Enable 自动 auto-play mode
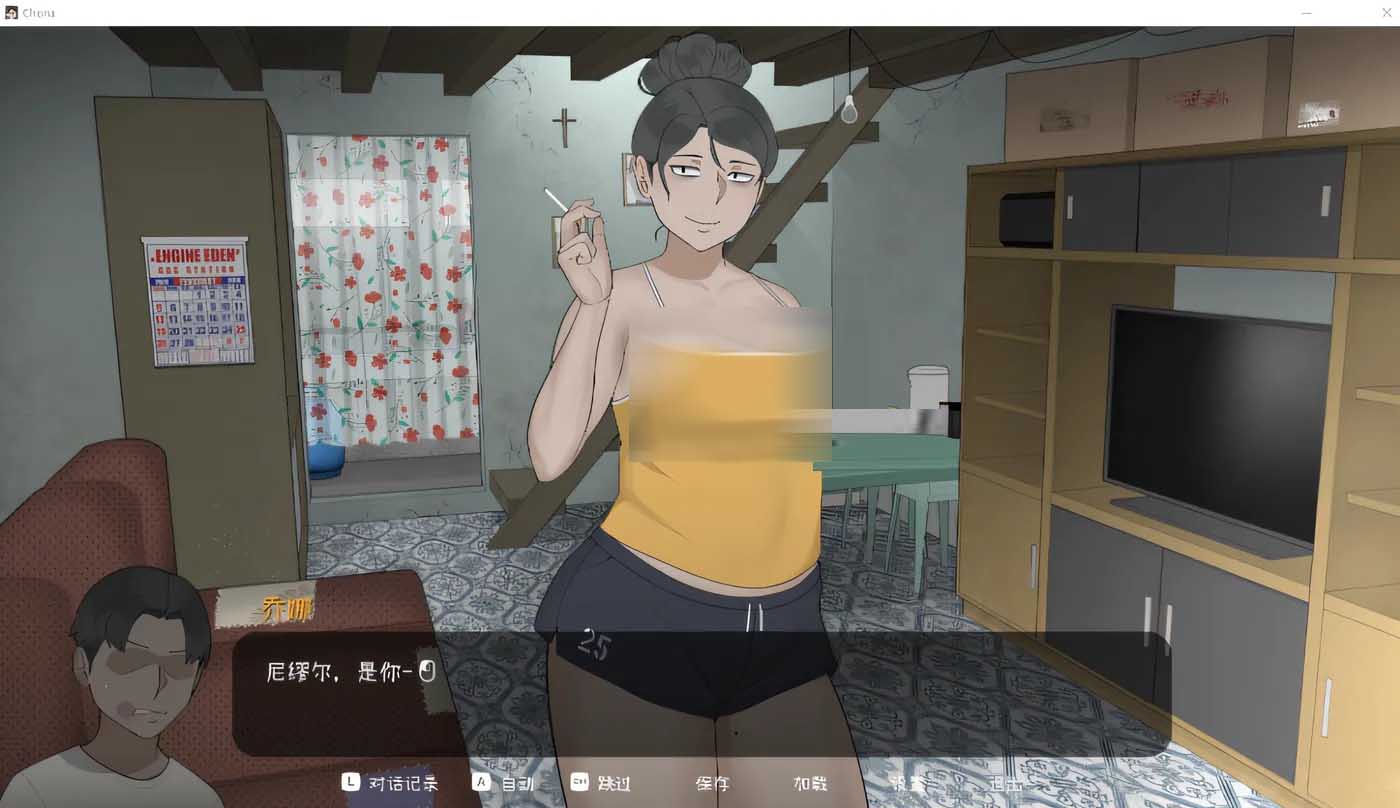The width and height of the screenshot is (1400, 808). tap(519, 784)
